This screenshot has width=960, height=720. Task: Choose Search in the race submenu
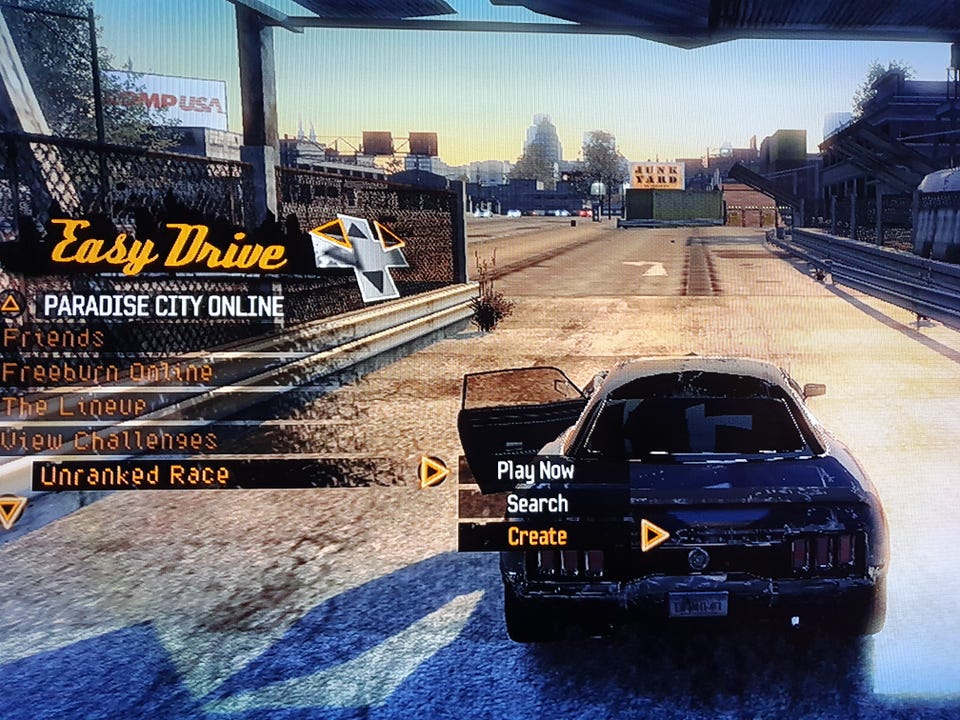(537, 504)
